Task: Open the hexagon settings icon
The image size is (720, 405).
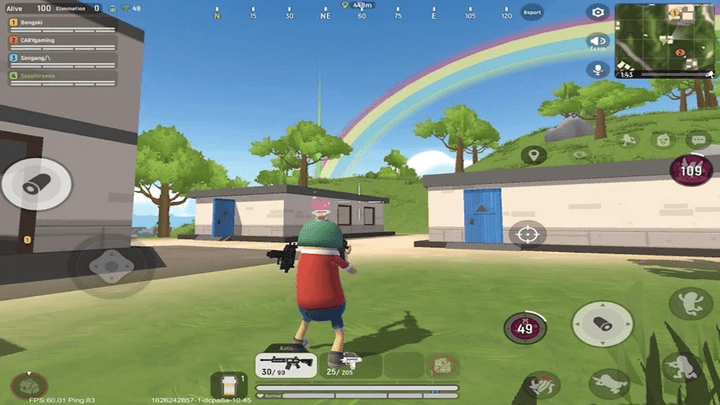Action: click(598, 12)
